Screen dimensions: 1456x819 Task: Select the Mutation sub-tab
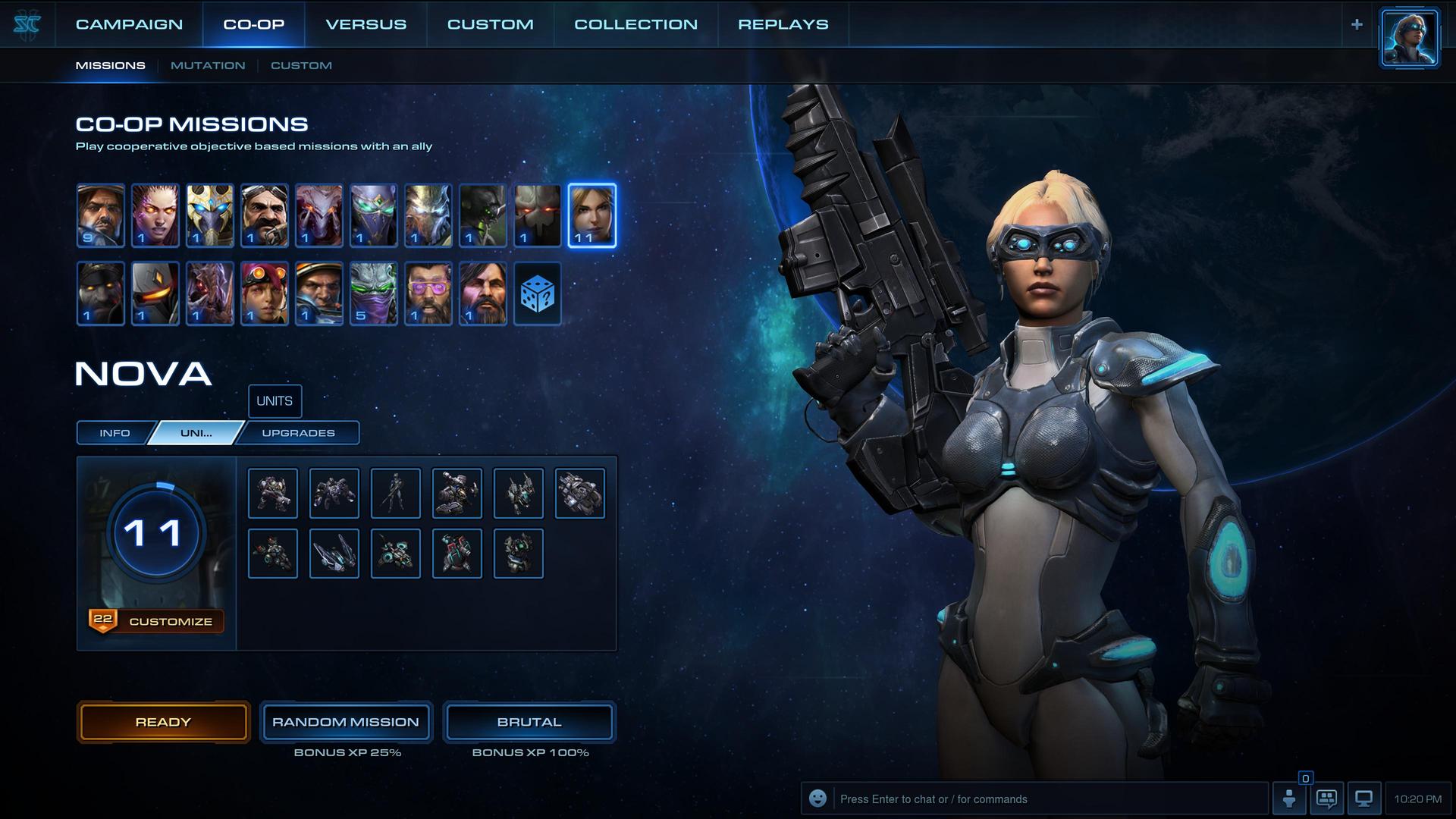[208, 65]
